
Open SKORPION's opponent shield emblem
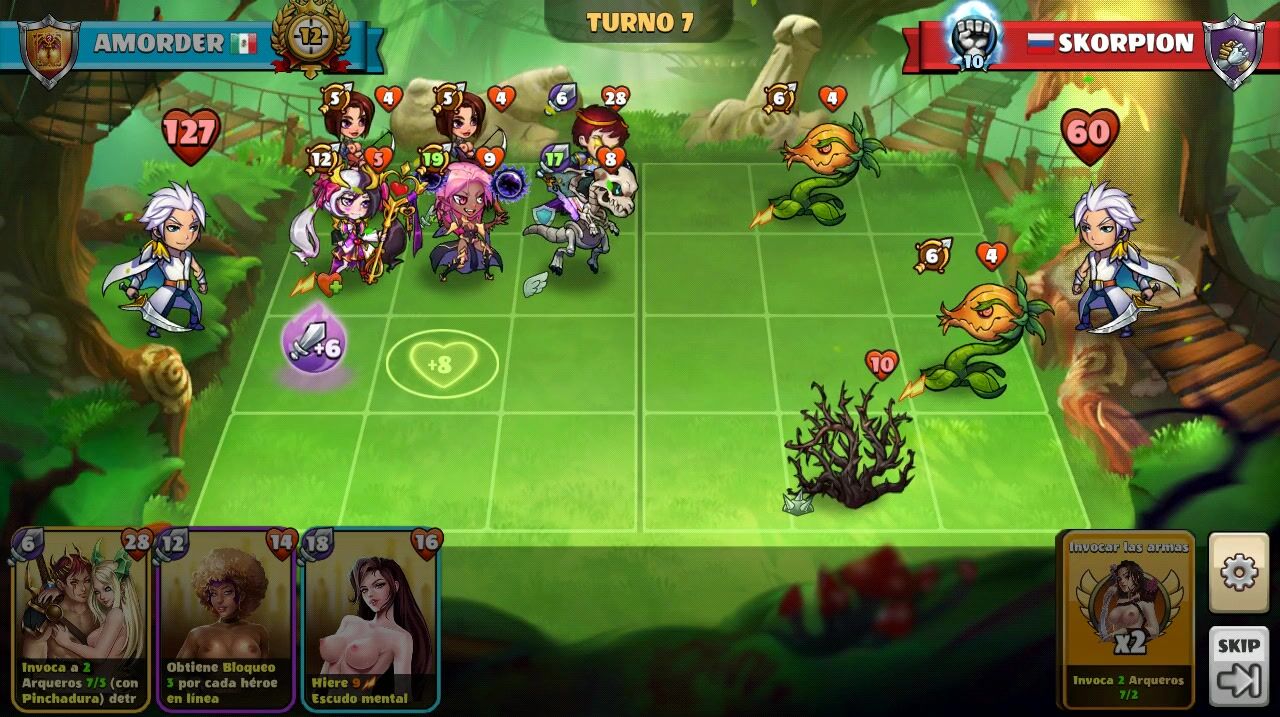pos(1232,48)
